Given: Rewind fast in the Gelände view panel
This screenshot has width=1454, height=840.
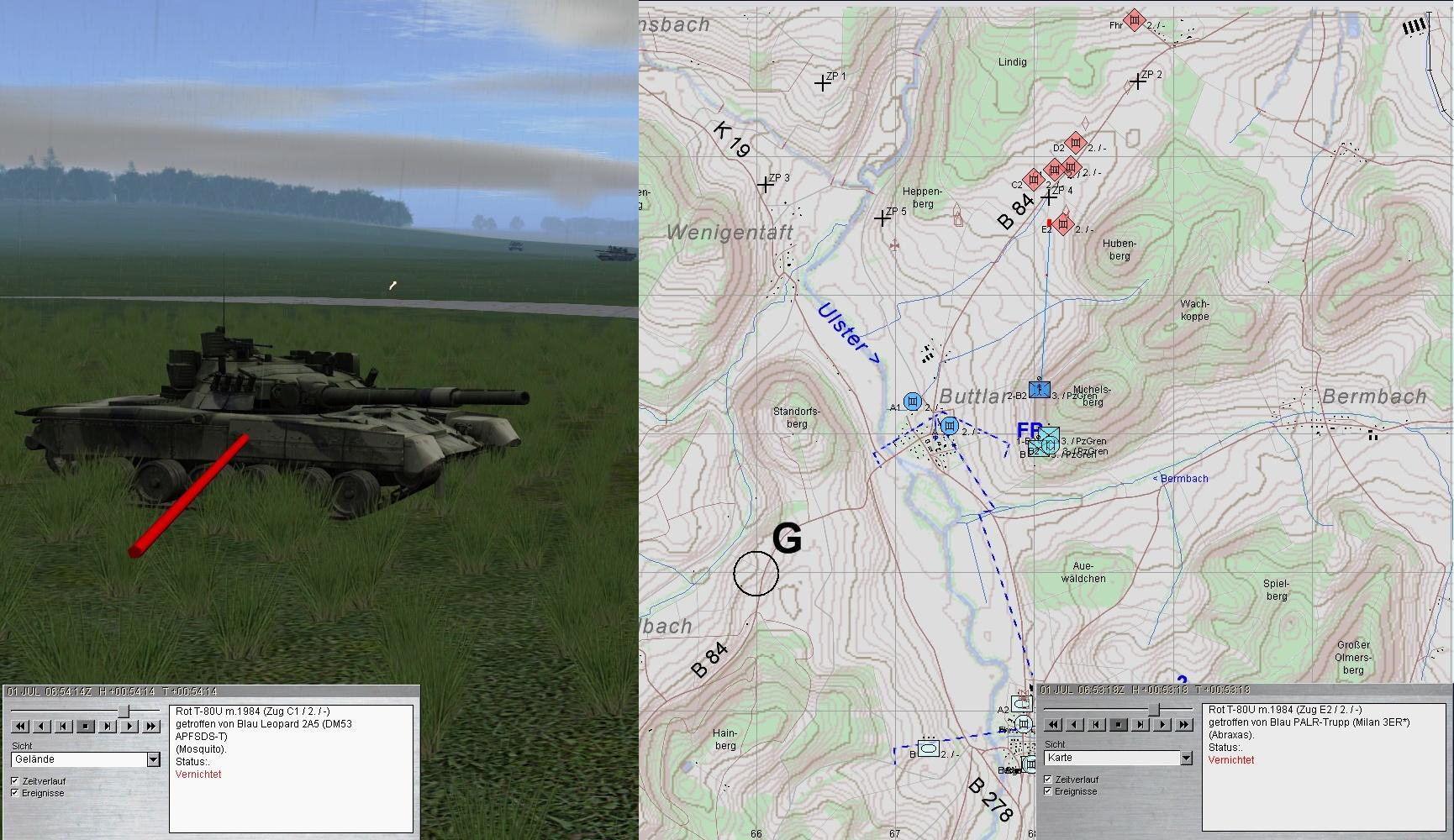Looking at the screenshot, I should coord(19,727).
